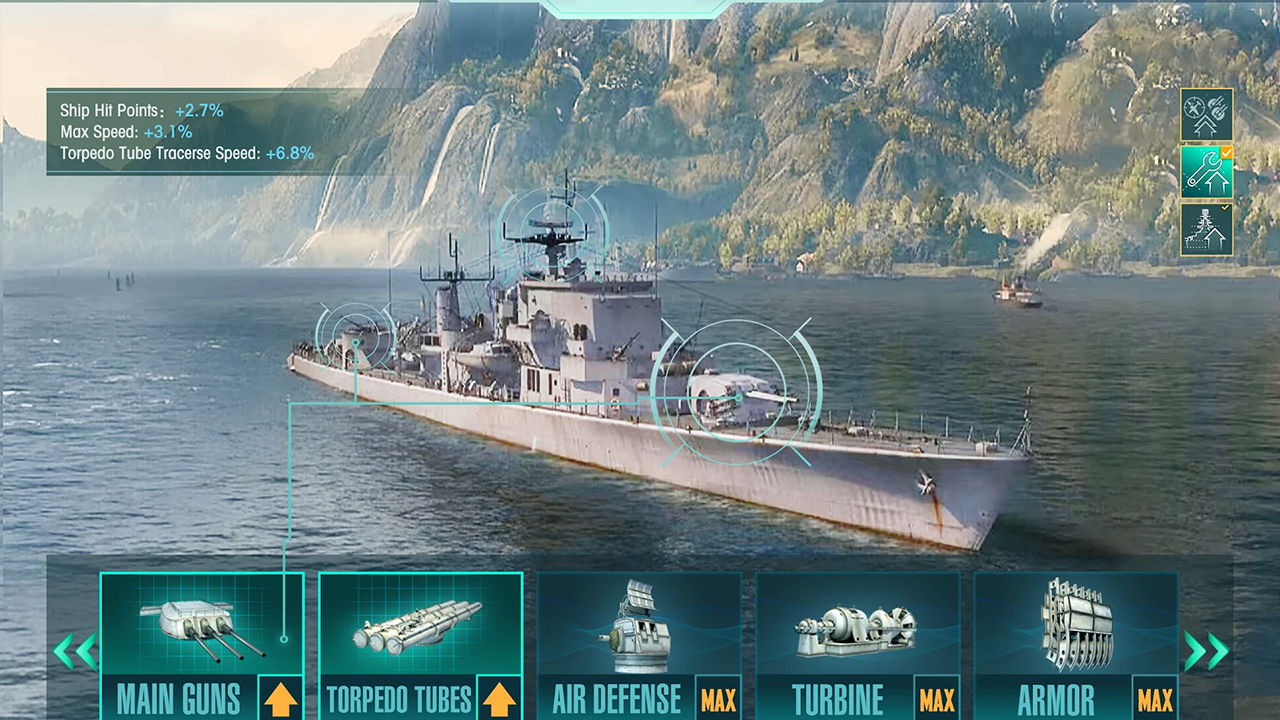
Task: Click the Torpedo Tubes orange upgrade button
Action: [x=500, y=701]
